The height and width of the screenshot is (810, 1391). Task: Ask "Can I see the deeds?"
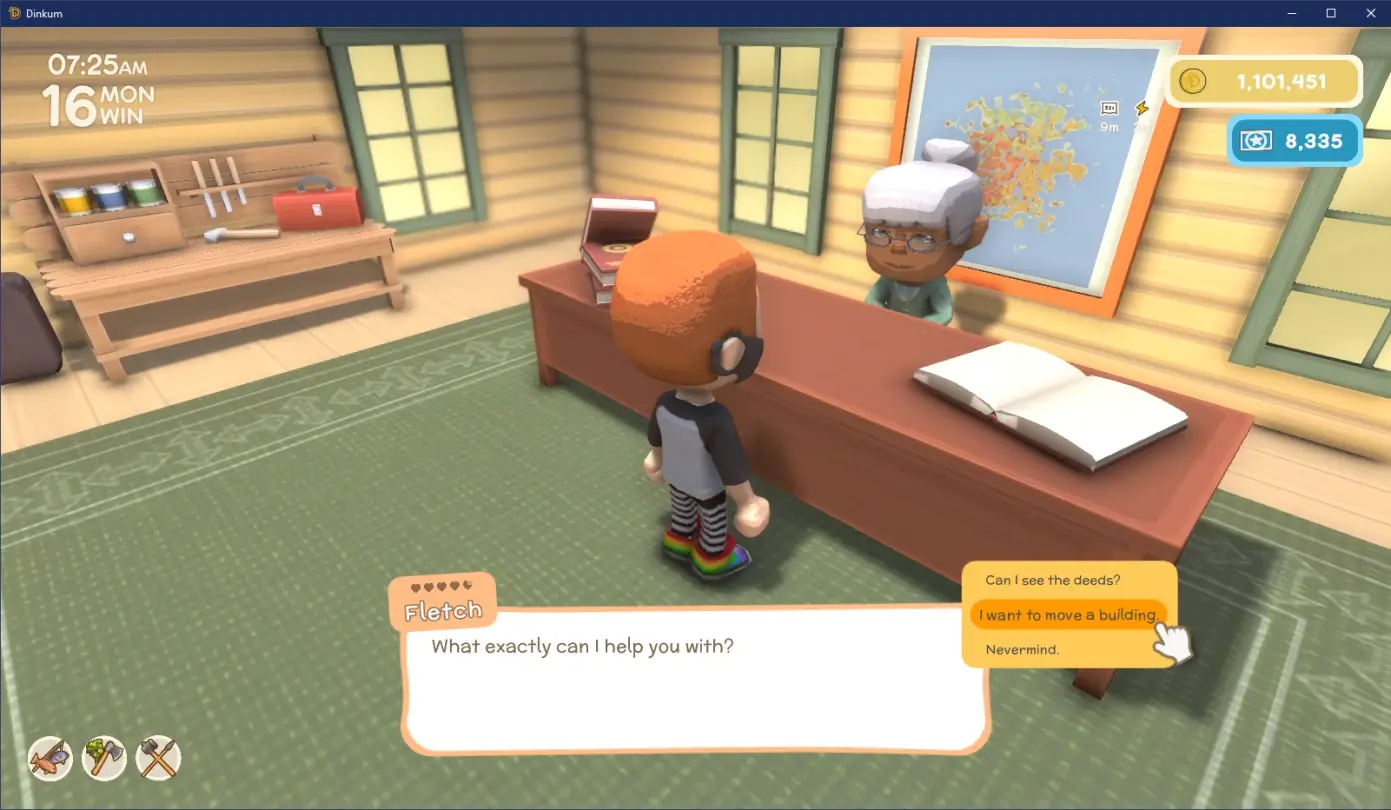[x=1052, y=580]
